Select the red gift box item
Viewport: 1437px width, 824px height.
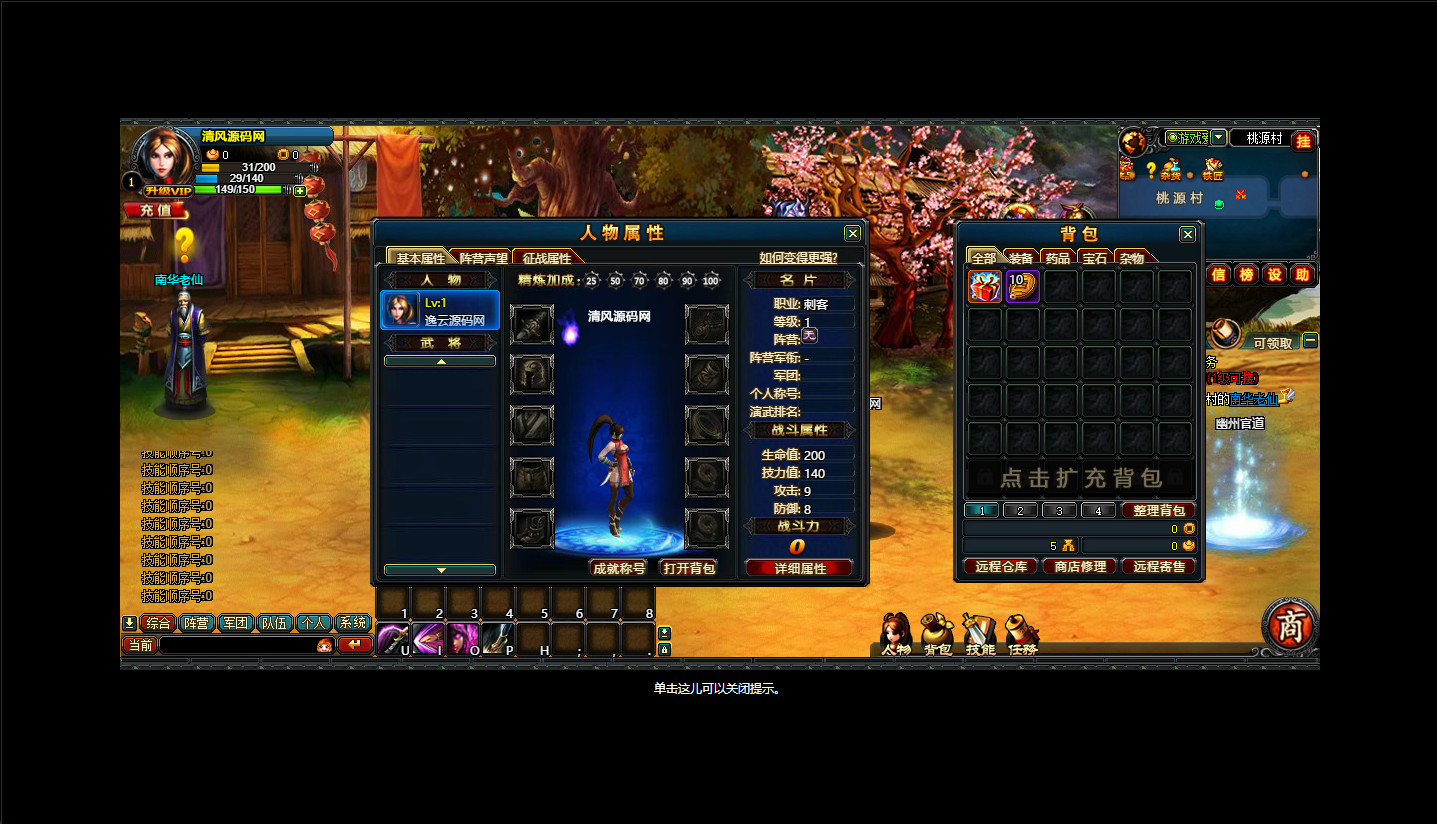[985, 287]
